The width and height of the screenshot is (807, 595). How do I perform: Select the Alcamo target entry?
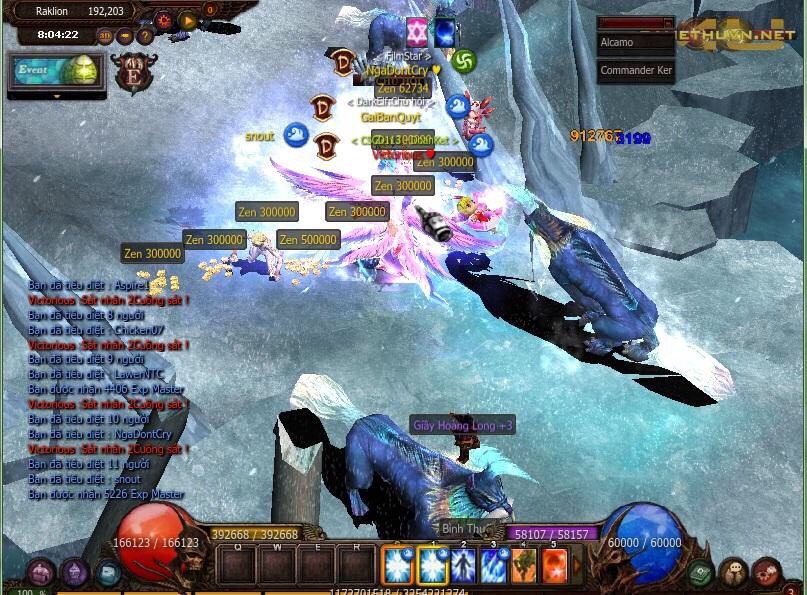coord(635,43)
